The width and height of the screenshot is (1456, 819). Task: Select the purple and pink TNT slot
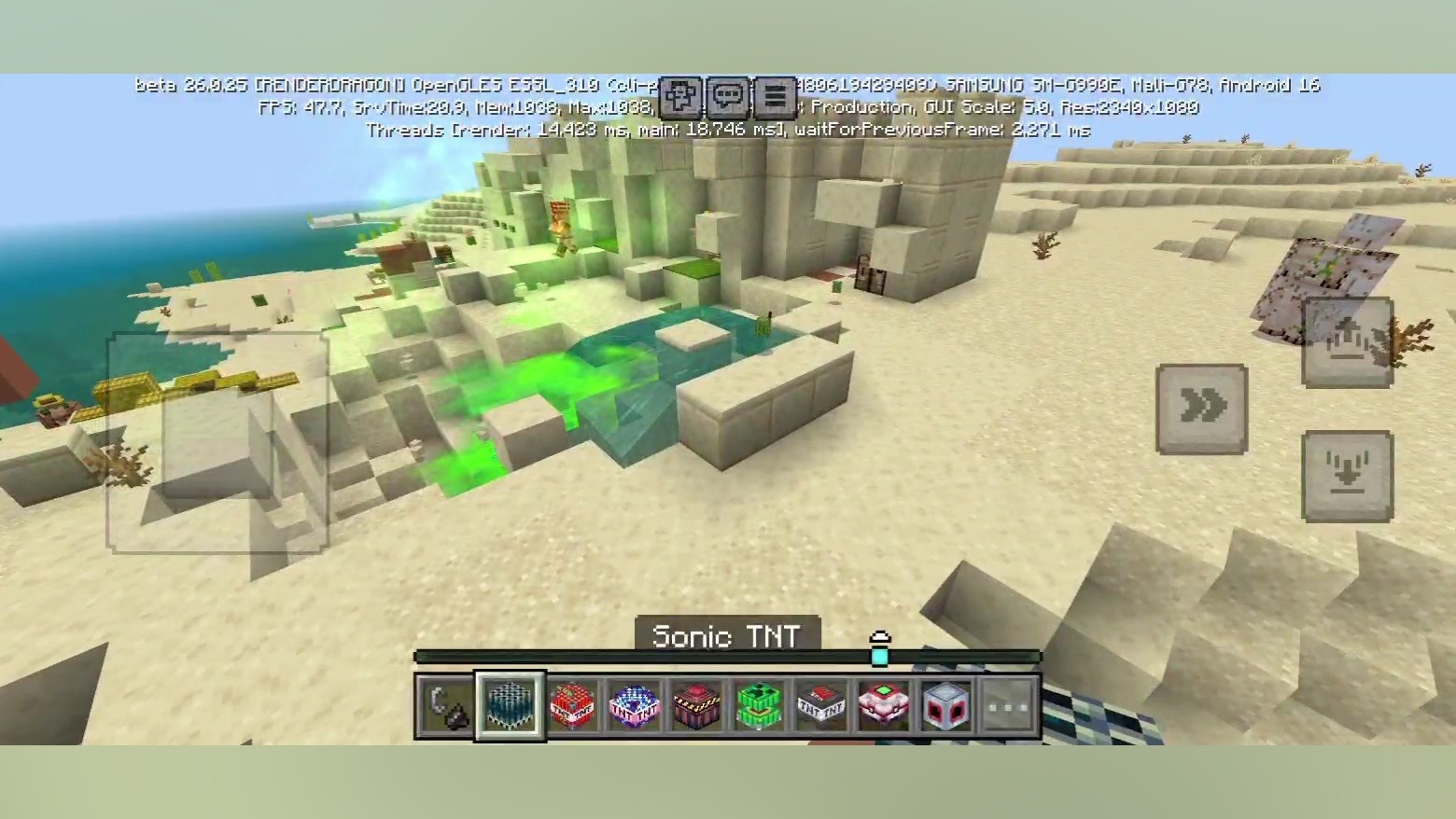635,706
